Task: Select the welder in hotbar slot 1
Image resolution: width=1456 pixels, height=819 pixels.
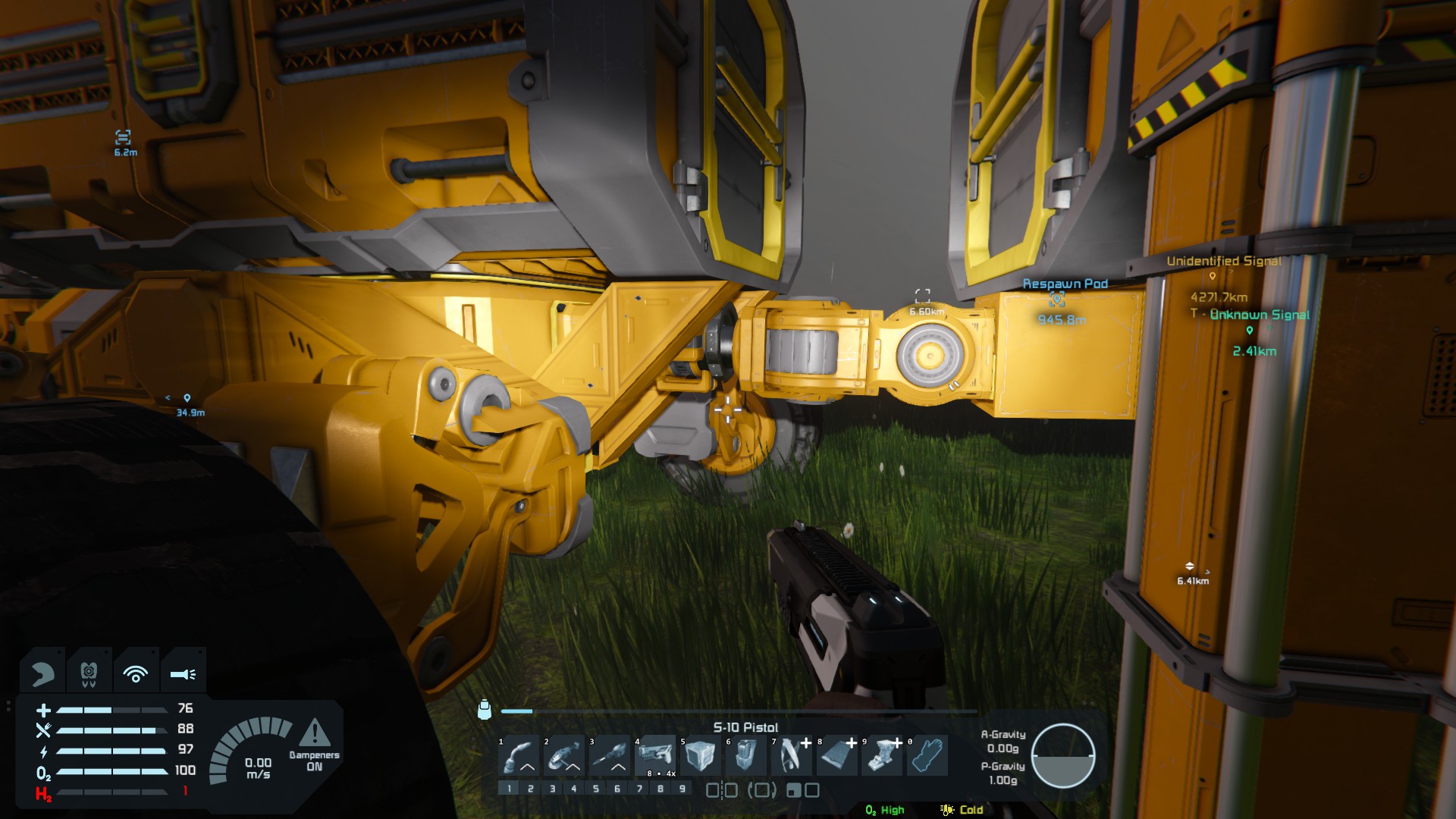Action: click(x=519, y=755)
